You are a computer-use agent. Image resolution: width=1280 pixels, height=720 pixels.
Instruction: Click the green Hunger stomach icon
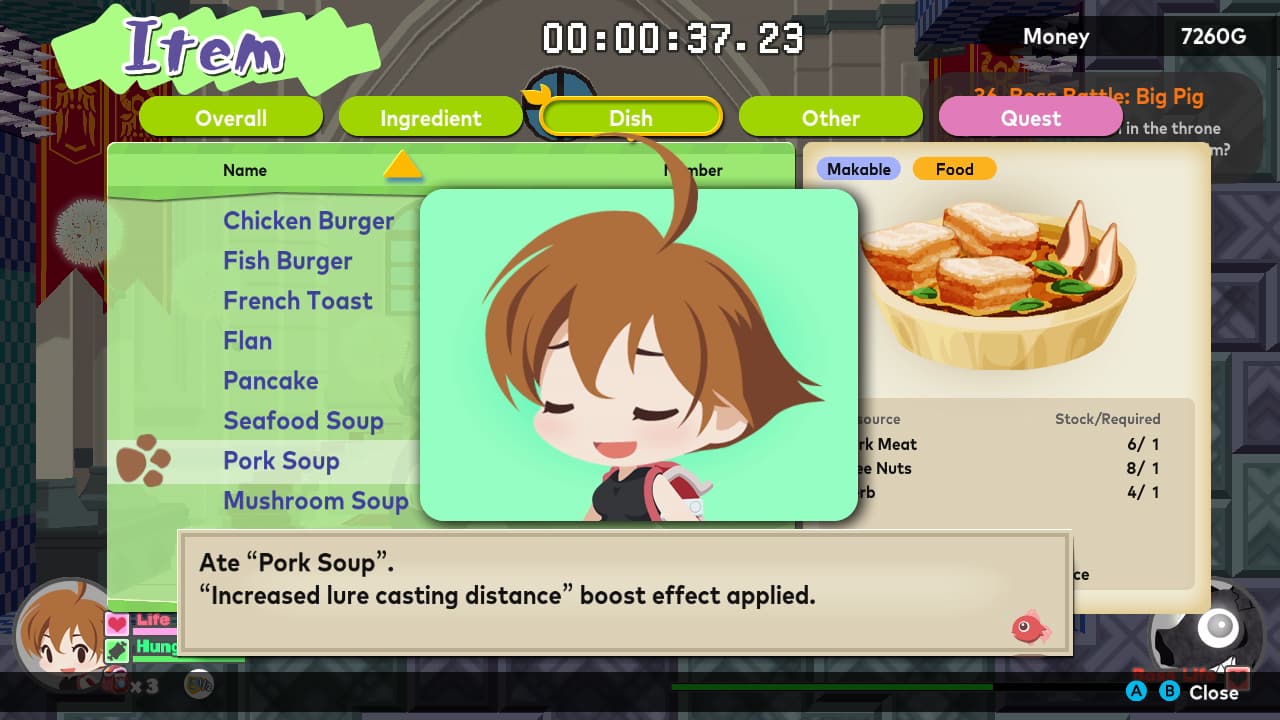point(117,650)
